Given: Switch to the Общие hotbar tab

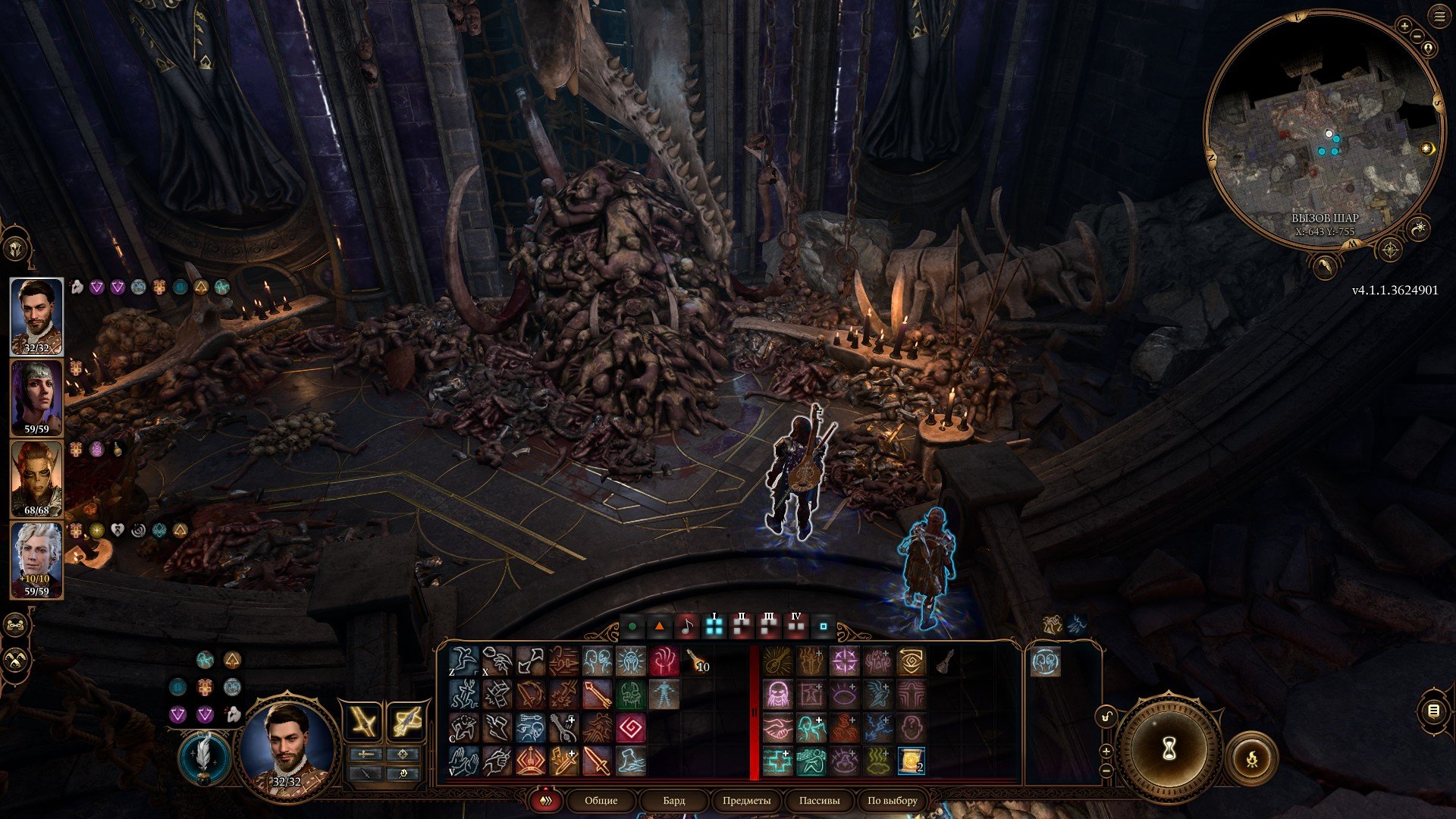Looking at the screenshot, I should click(x=601, y=800).
